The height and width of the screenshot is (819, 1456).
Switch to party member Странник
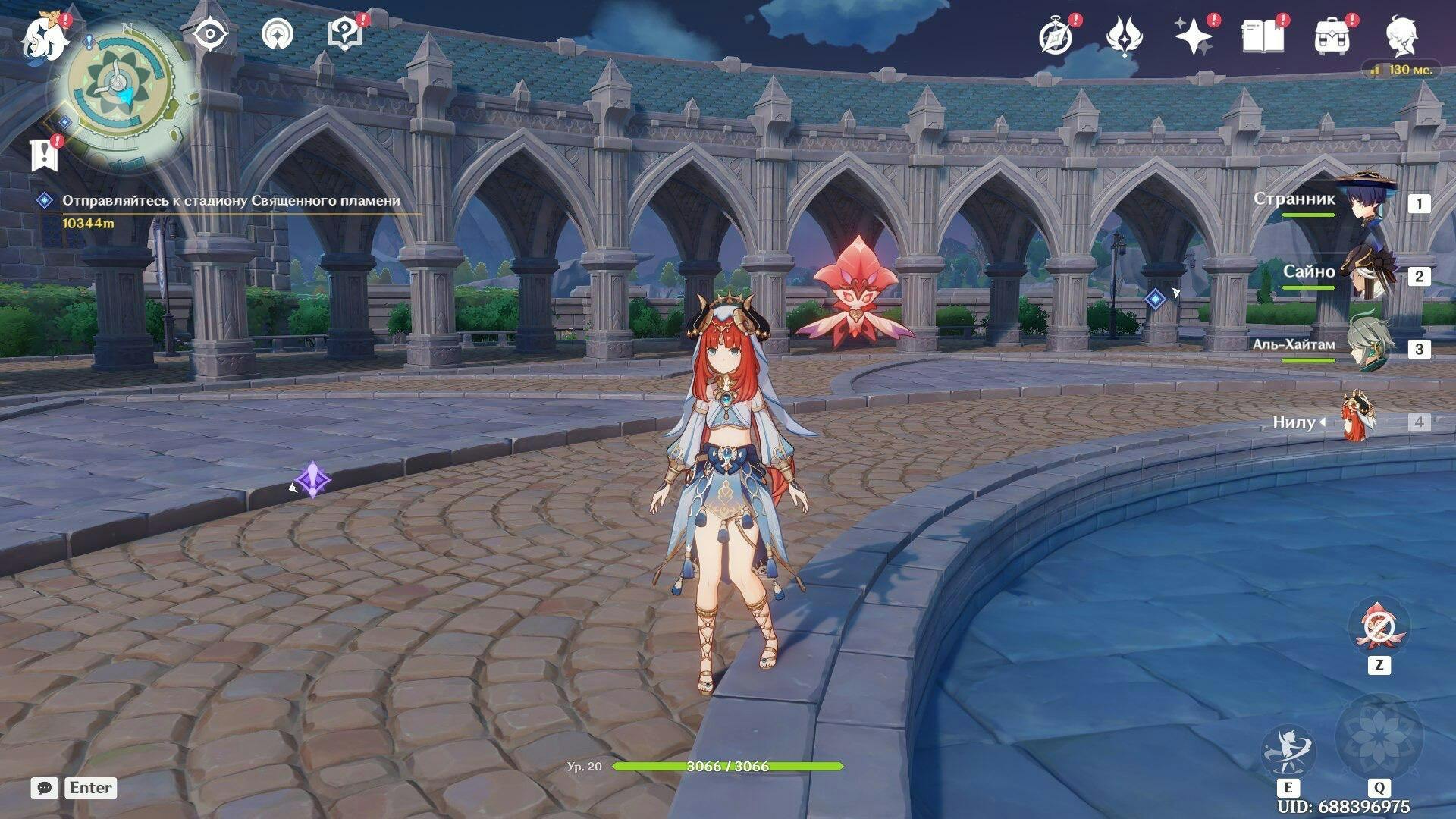point(1365,202)
